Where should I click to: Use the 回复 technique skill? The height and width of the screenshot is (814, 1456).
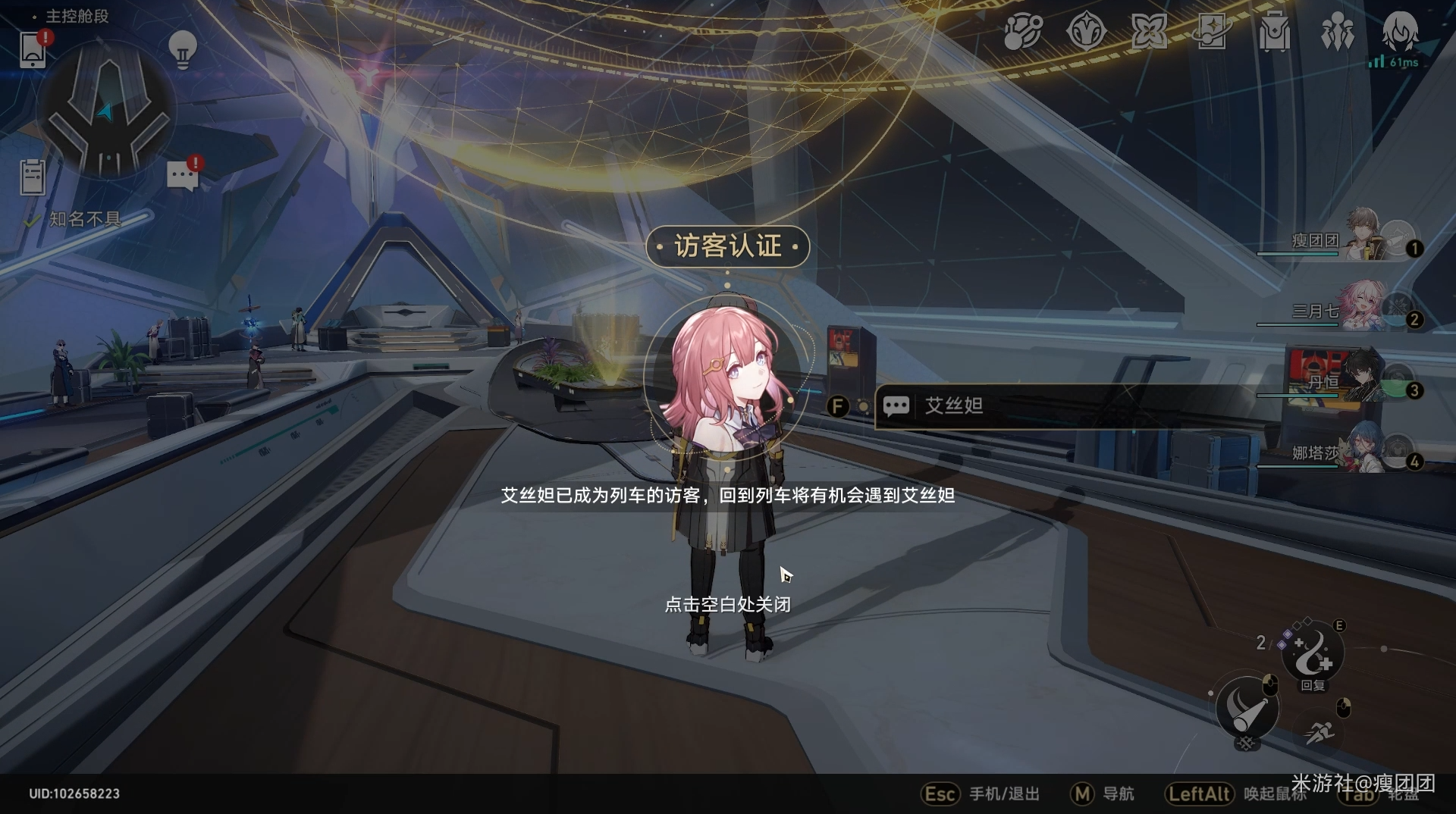pyautogui.click(x=1313, y=655)
